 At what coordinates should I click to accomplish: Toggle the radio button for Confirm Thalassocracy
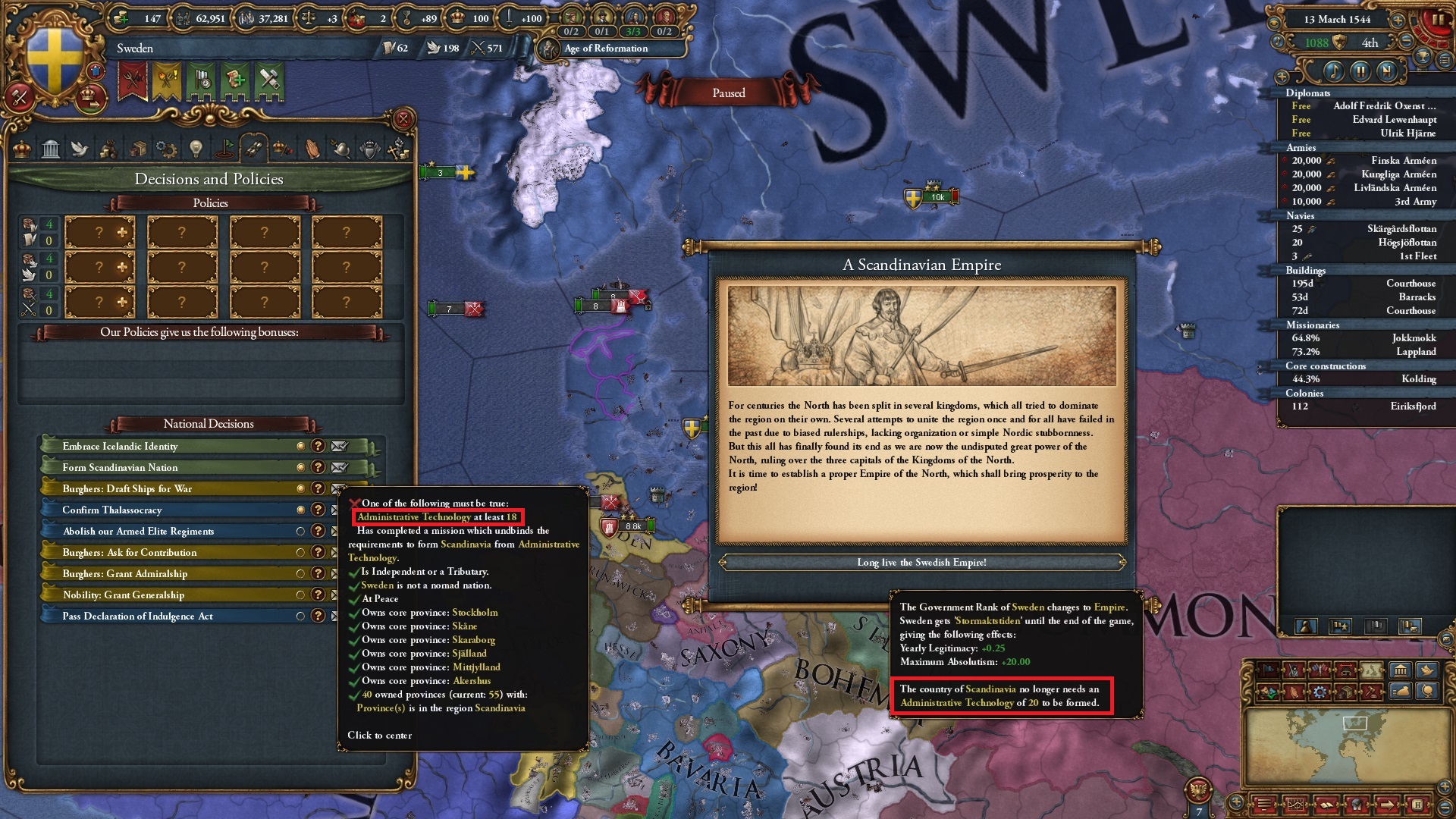[301, 510]
